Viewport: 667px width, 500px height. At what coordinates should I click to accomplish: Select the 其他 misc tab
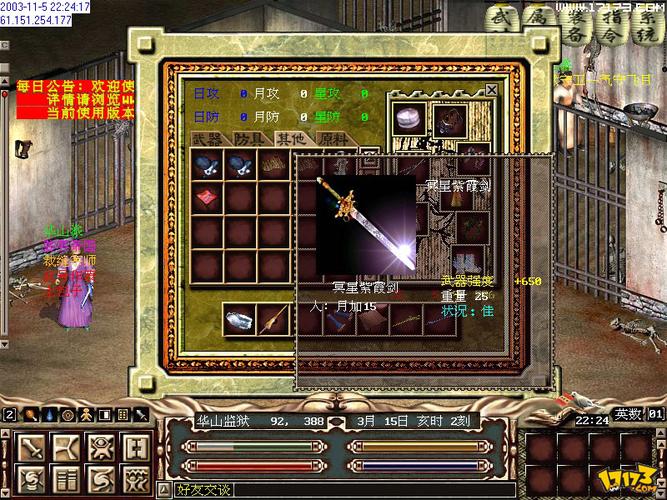pyautogui.click(x=290, y=140)
